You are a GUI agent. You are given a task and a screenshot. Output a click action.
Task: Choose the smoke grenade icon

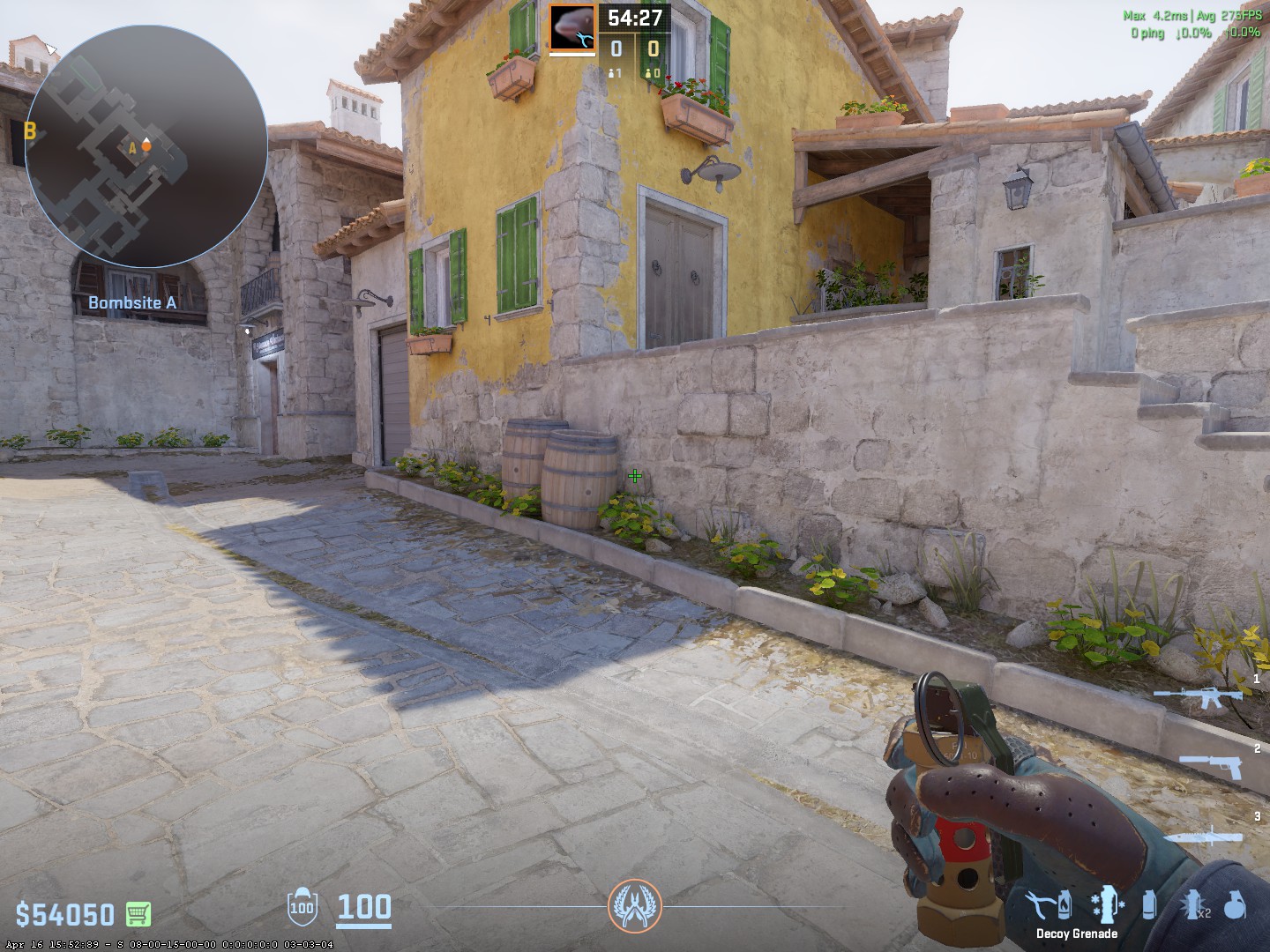pyautogui.click(x=1149, y=904)
